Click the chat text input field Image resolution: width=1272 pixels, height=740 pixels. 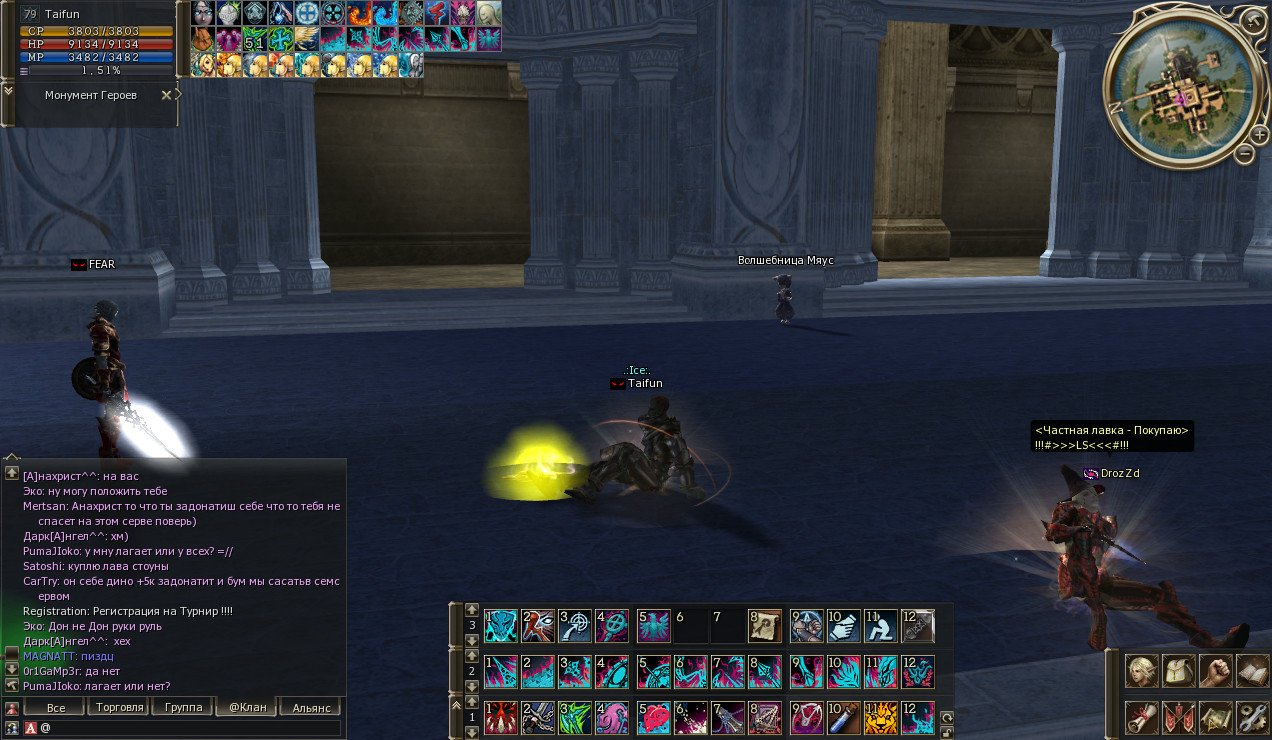click(x=190, y=728)
